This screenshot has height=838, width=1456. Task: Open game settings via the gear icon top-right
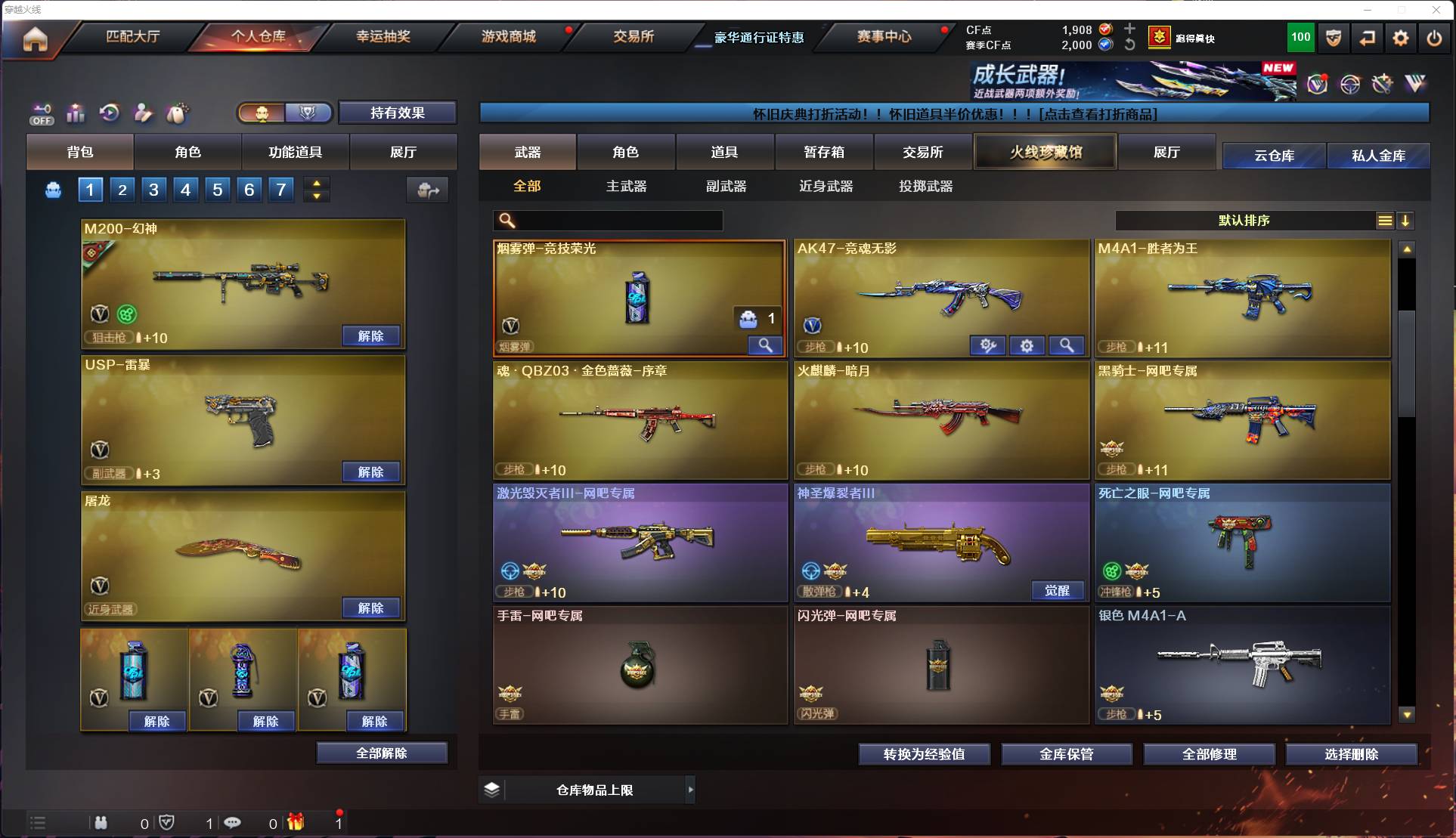1401,38
